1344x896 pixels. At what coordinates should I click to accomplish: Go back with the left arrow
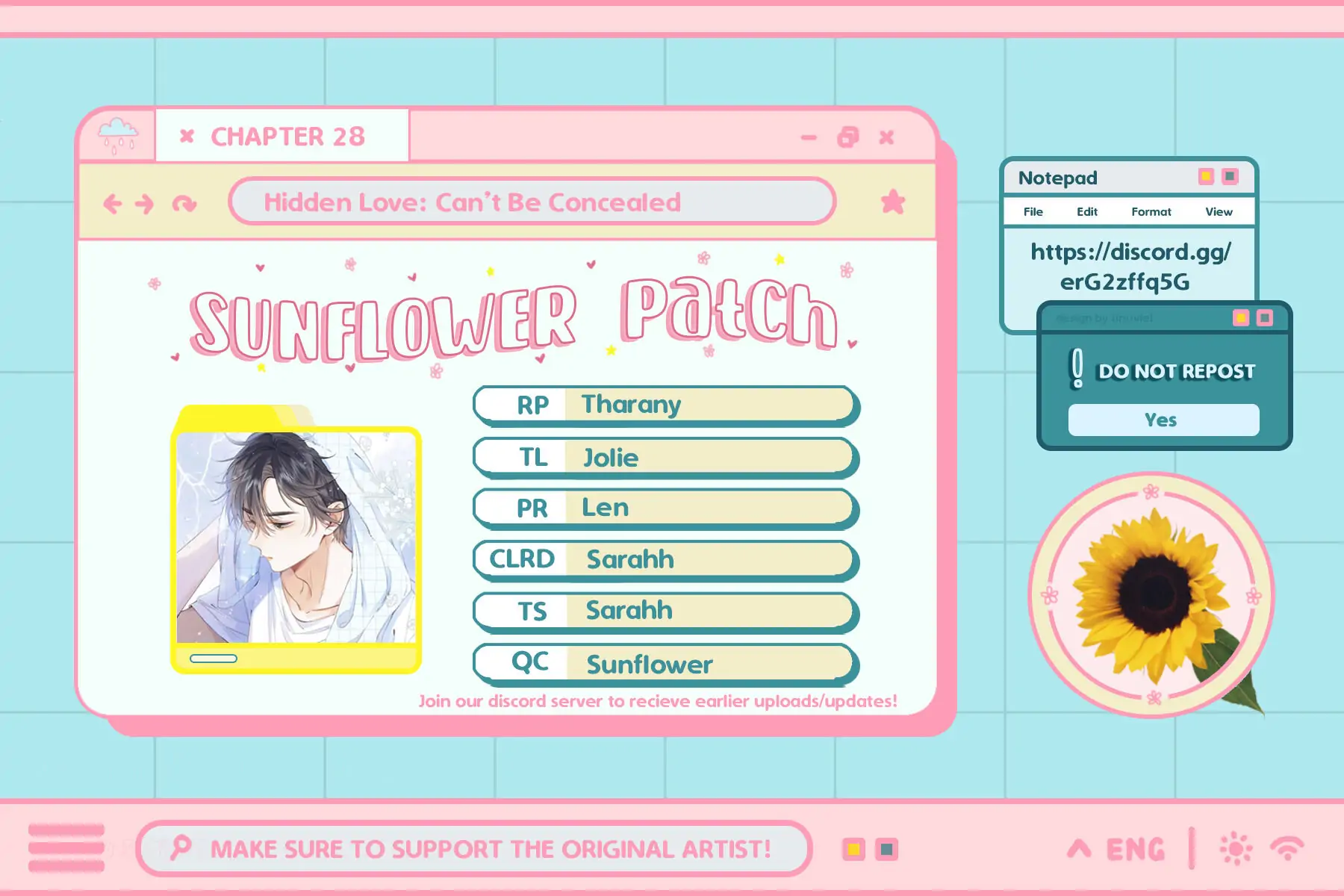tap(113, 203)
